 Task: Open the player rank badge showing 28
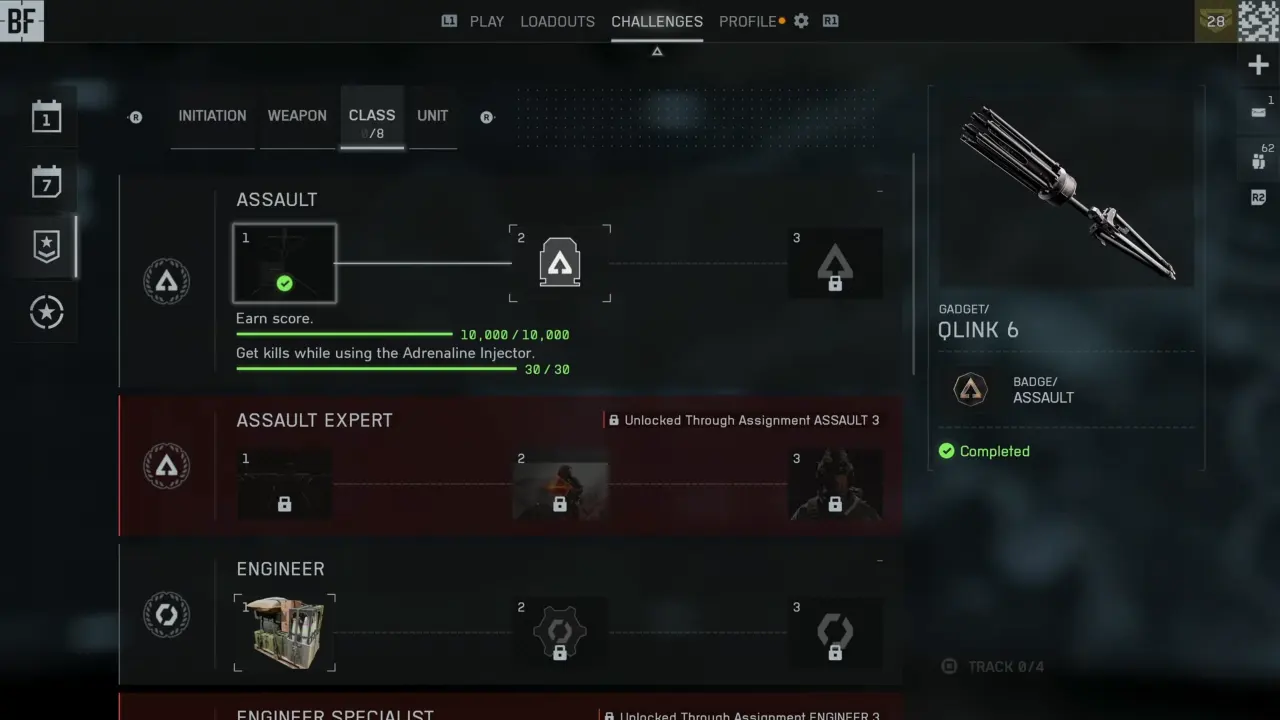point(1215,21)
